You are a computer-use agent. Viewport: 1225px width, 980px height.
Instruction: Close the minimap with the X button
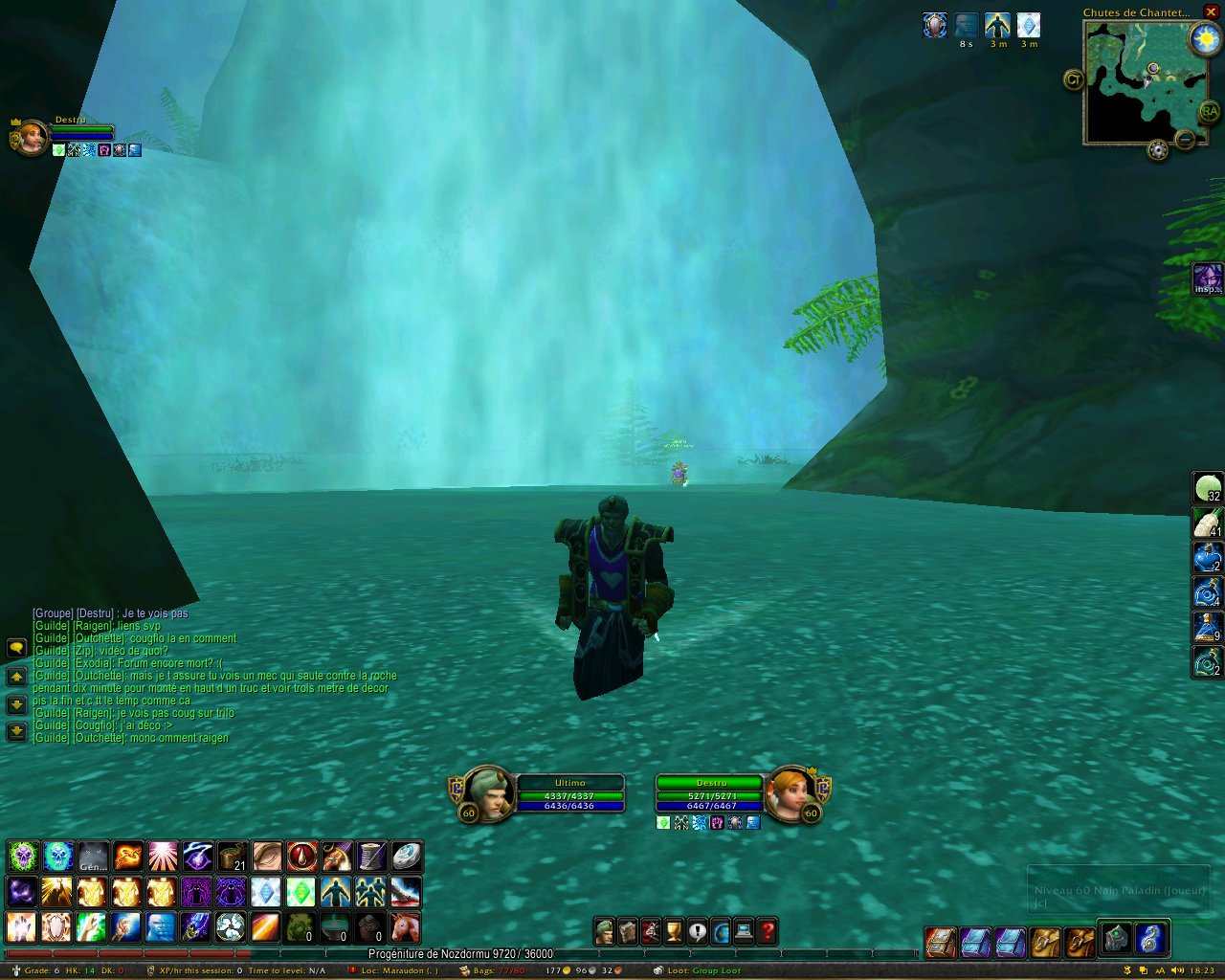(1211, 11)
